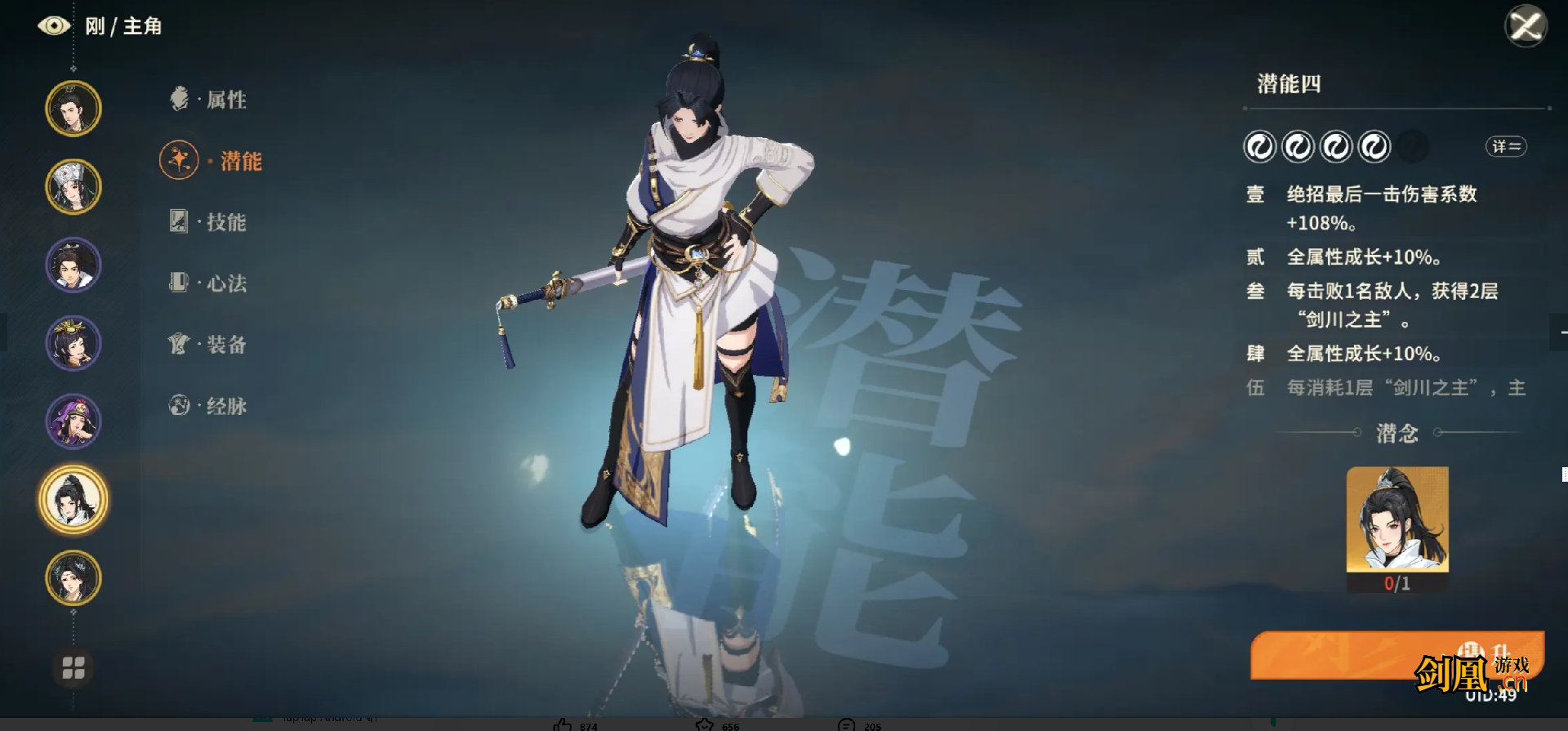Choose the character portrait with white headdress
Viewport: 1568px width, 731px height.
pyautogui.click(x=73, y=187)
